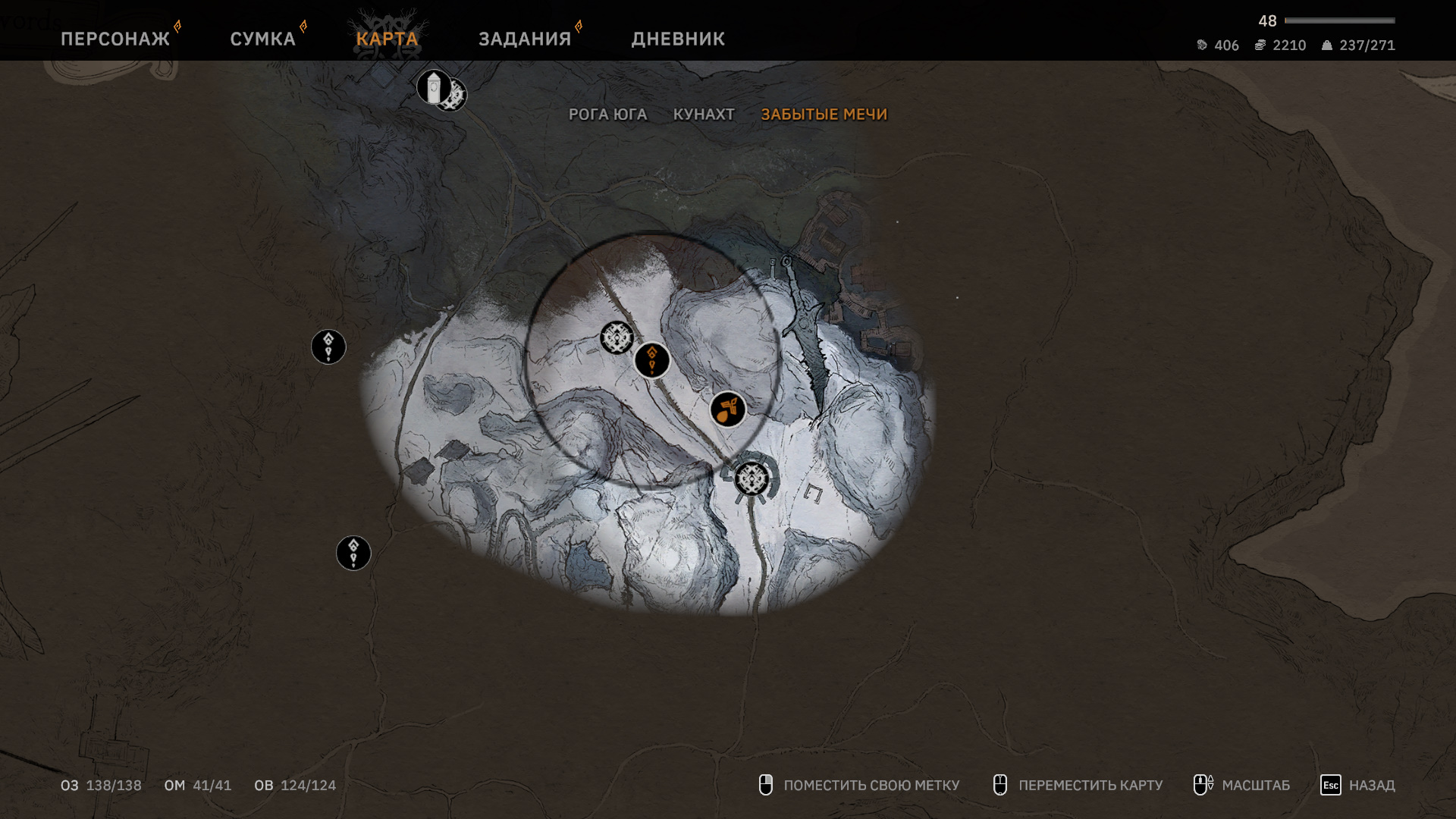Screen dimensions: 1456x819
Task: Open the ЗАДАНИЯ quests tab
Action: click(x=525, y=39)
